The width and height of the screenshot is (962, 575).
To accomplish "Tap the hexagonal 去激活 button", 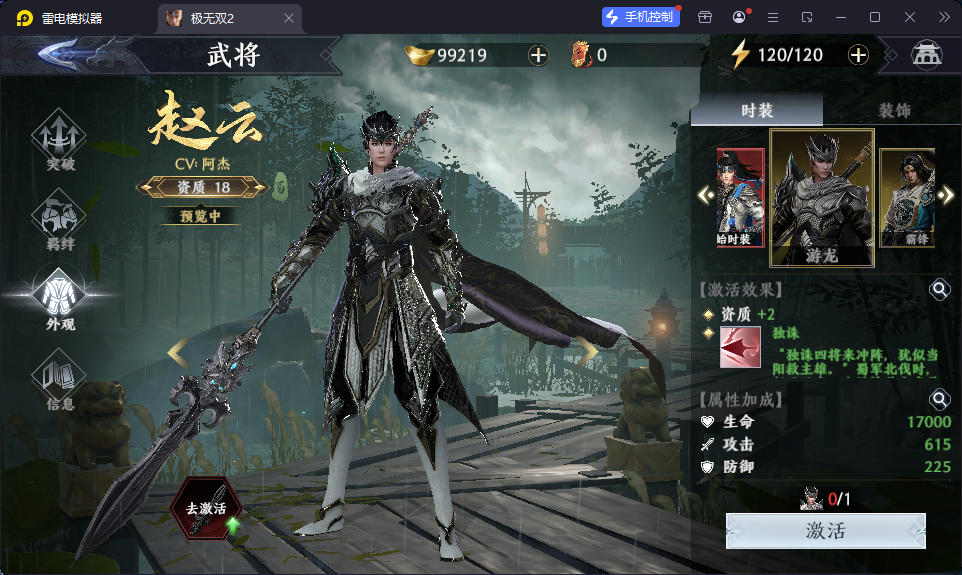I will coord(206,507).
